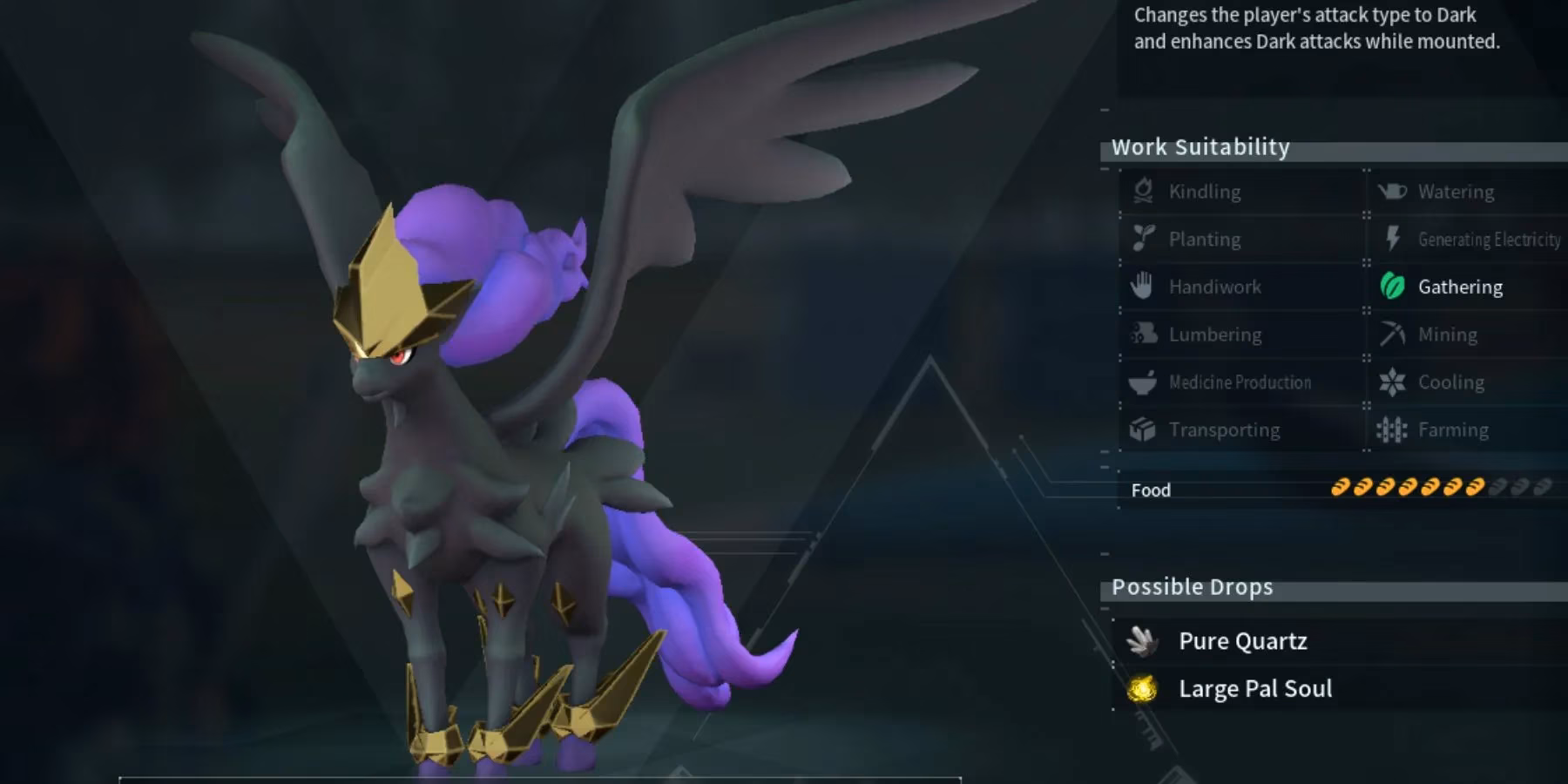Click the Mining pickaxe icon
The width and height of the screenshot is (1568, 784).
1391,334
